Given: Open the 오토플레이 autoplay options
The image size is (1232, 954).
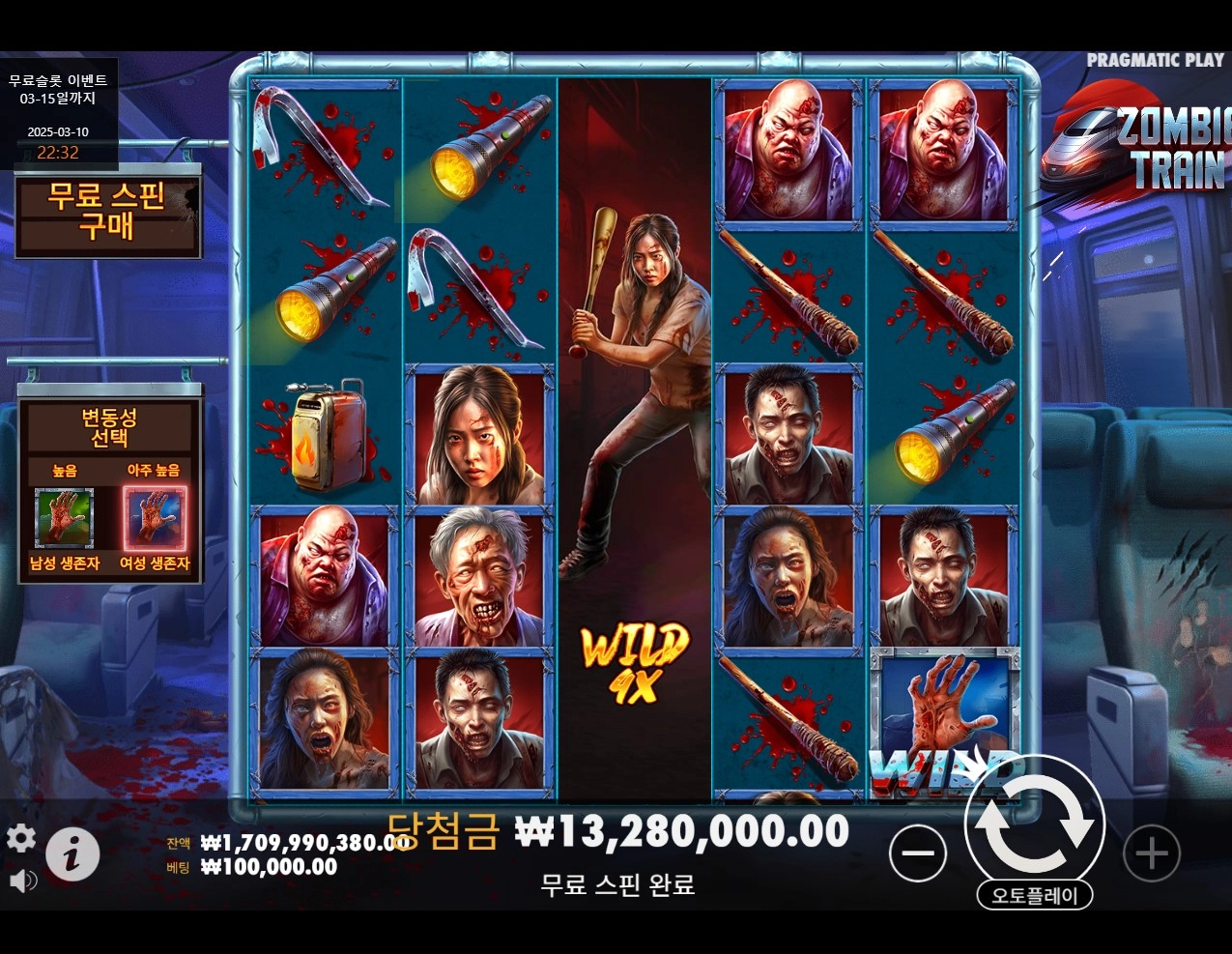Looking at the screenshot, I should pos(1034,895).
